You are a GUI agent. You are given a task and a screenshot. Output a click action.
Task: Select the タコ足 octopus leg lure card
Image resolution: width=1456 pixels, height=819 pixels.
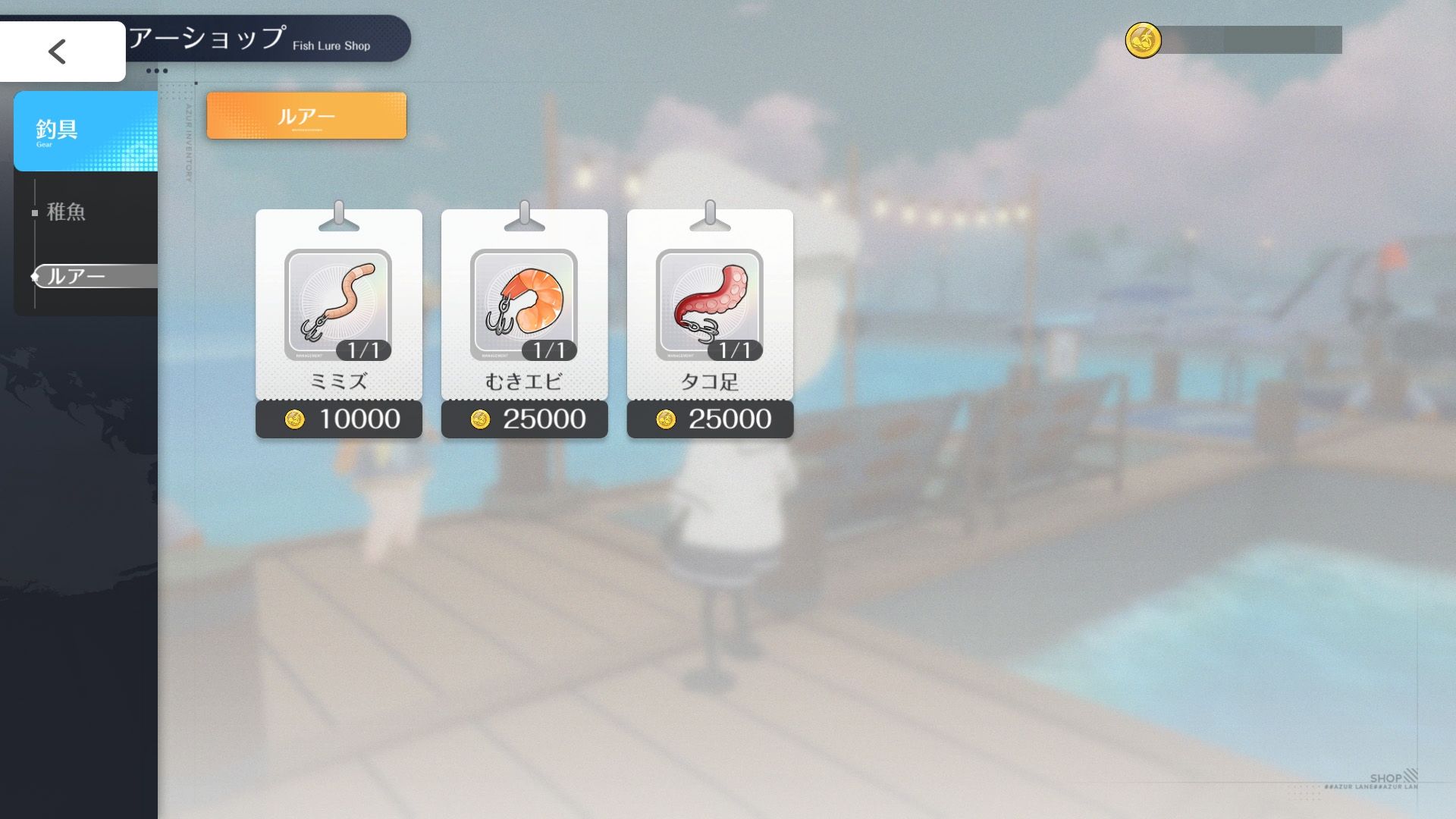pyautogui.click(x=710, y=305)
